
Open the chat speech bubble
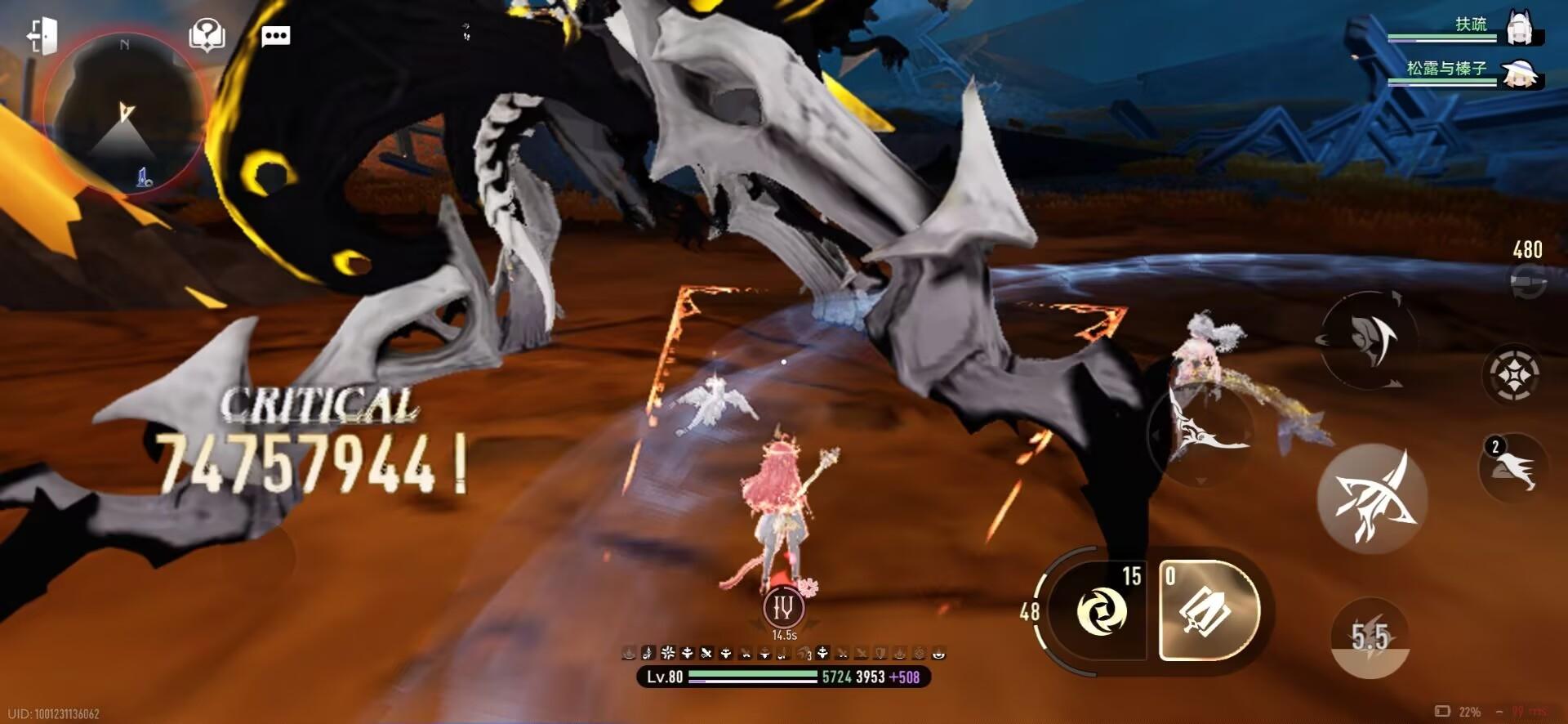click(x=275, y=36)
